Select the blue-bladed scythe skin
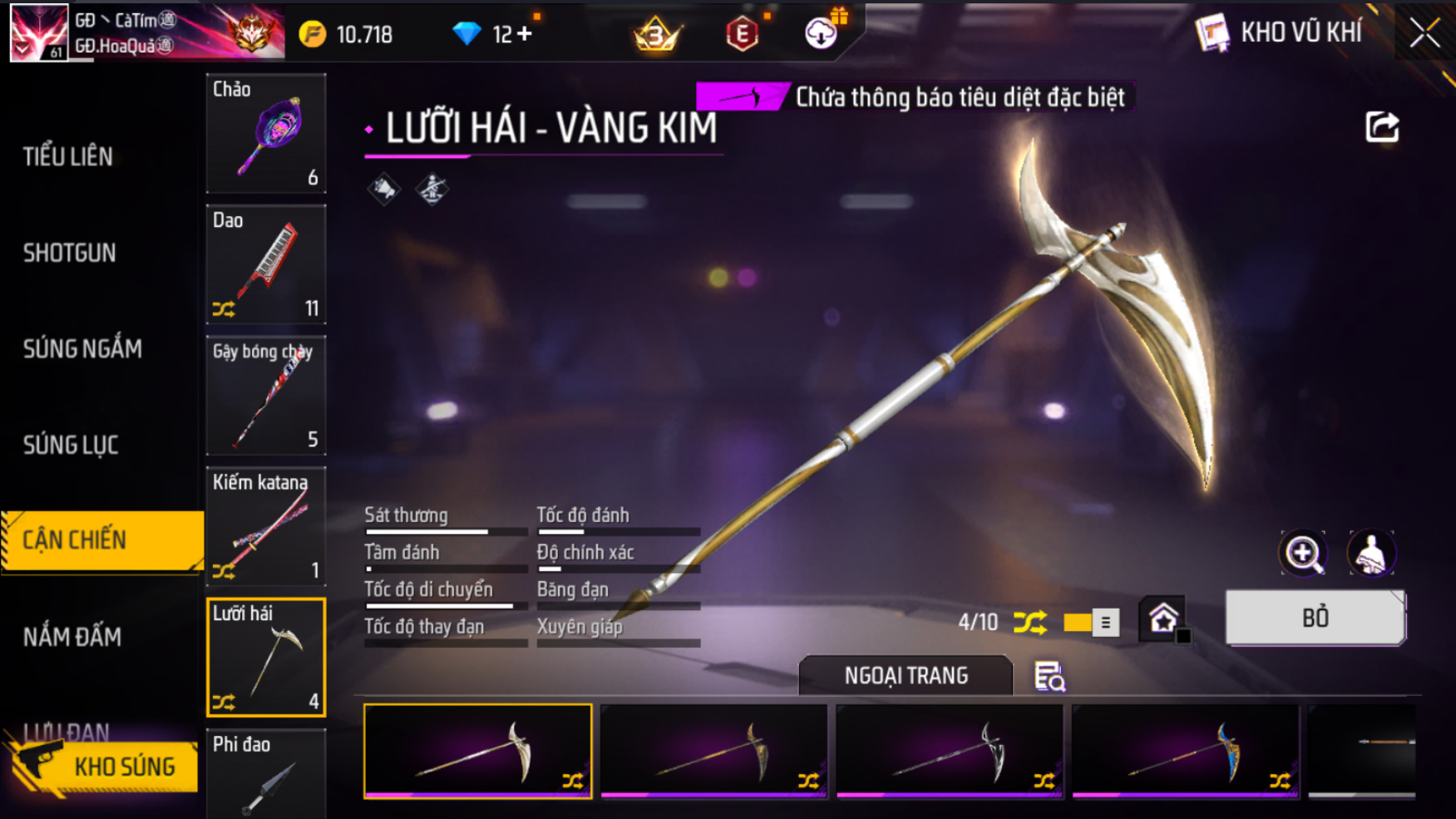The width and height of the screenshot is (1456, 819). [x=1185, y=751]
